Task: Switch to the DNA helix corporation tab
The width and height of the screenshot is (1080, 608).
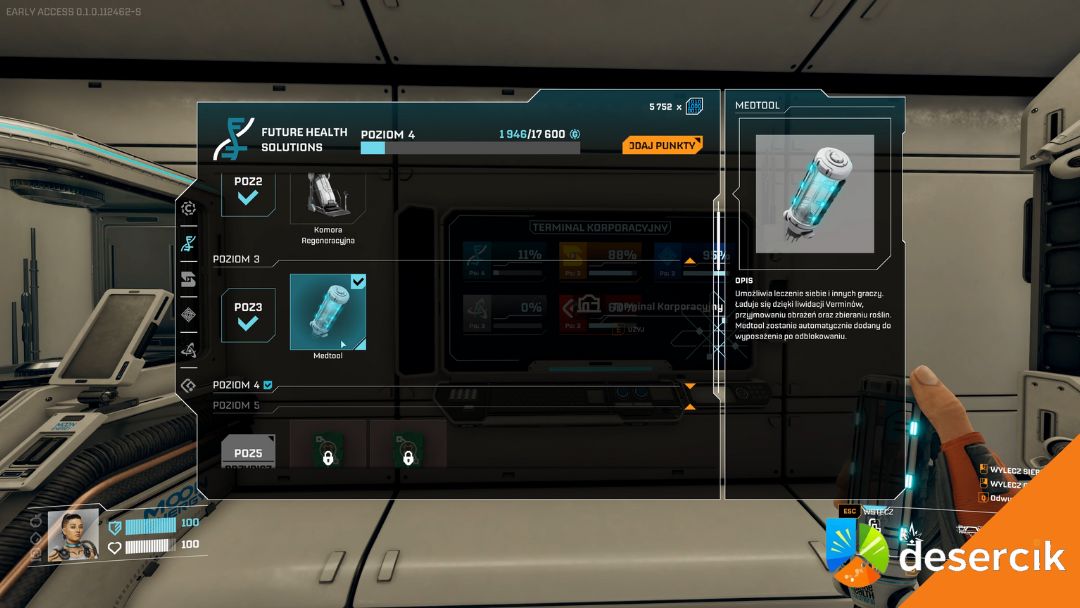Action: tap(188, 242)
